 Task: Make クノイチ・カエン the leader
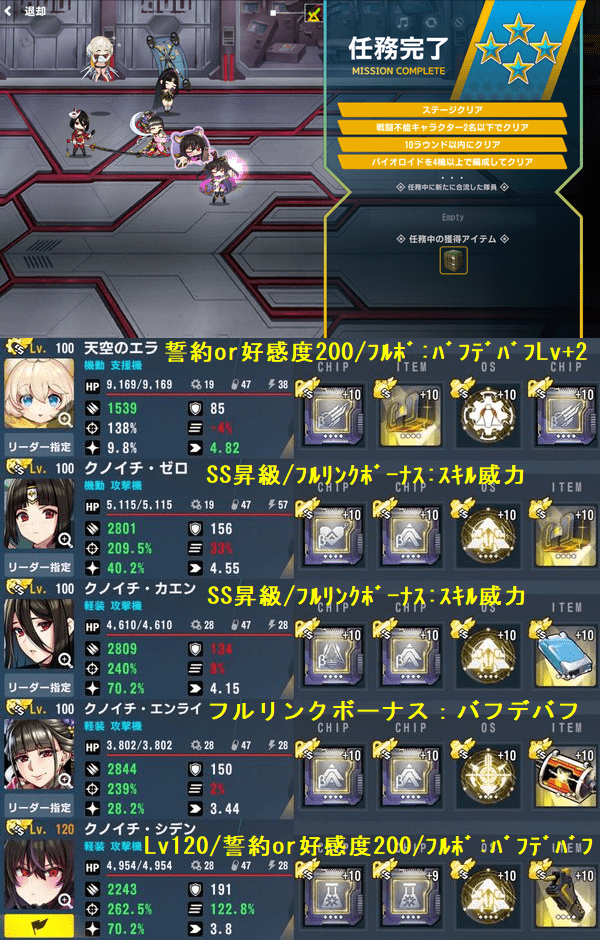click(x=38, y=687)
